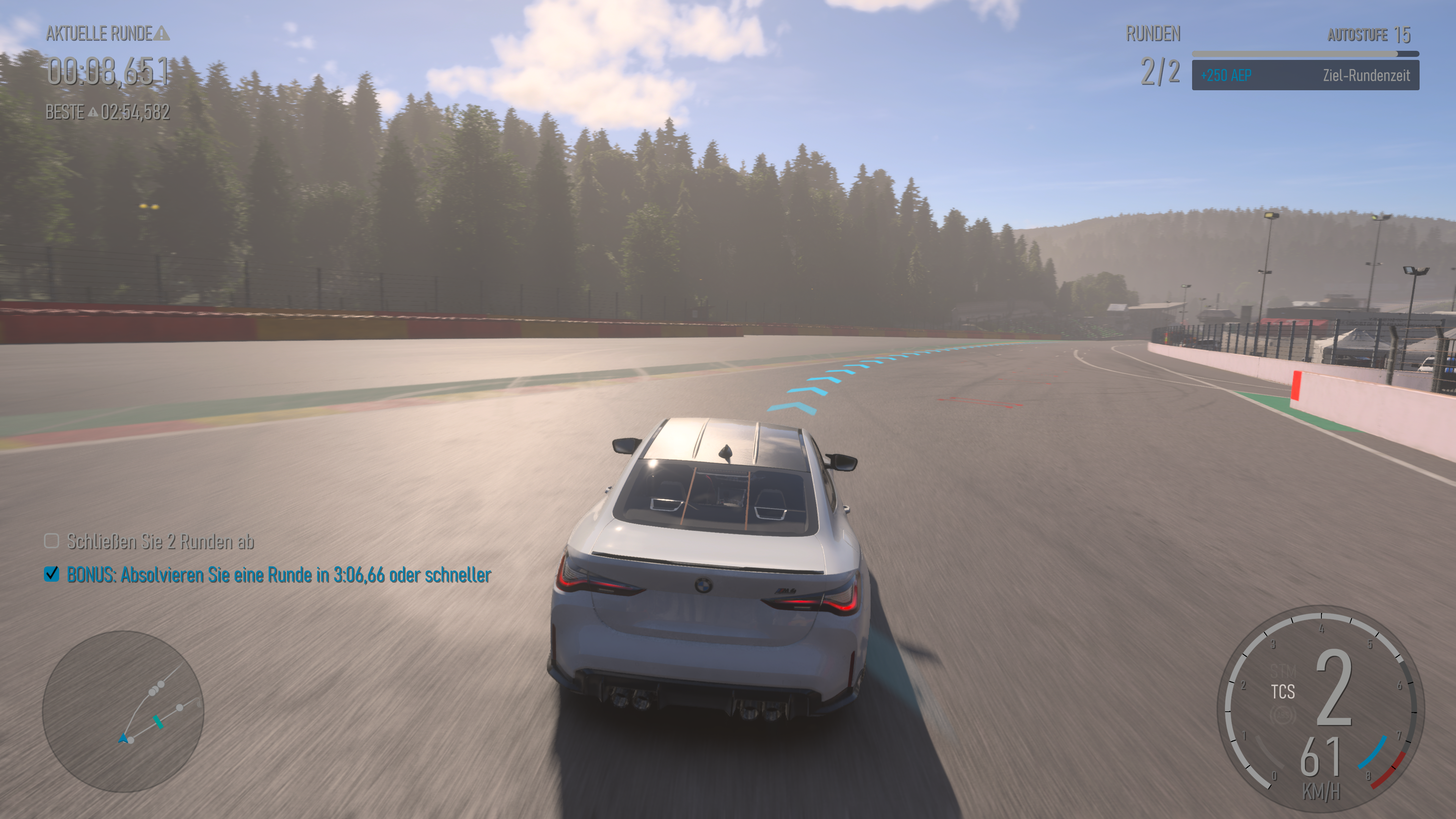Select the '+250 AEP Ziel-Rundenzeit' reward panel
The image size is (1456, 819).
point(1305,75)
